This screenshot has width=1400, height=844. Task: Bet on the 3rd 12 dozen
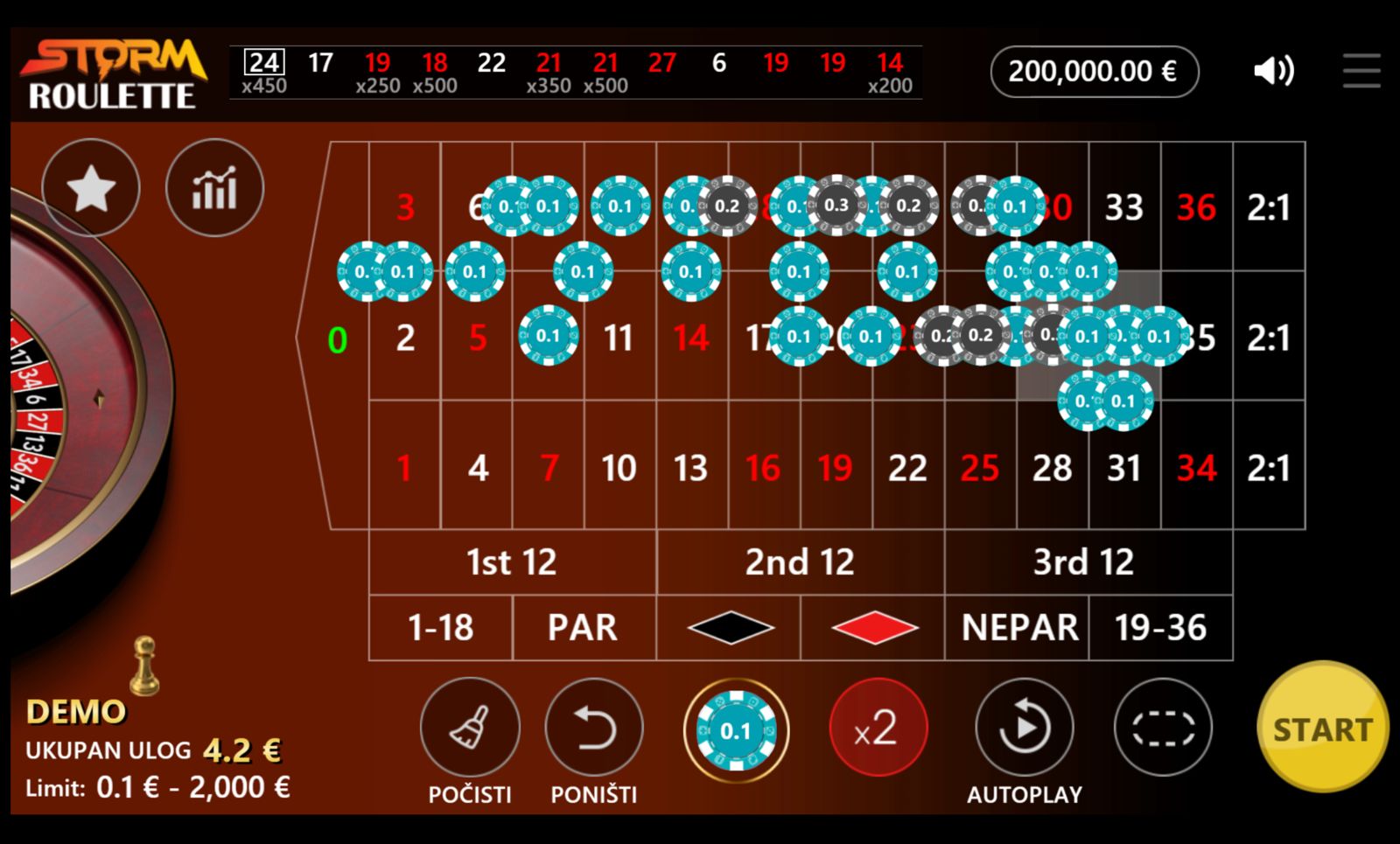click(x=1083, y=562)
